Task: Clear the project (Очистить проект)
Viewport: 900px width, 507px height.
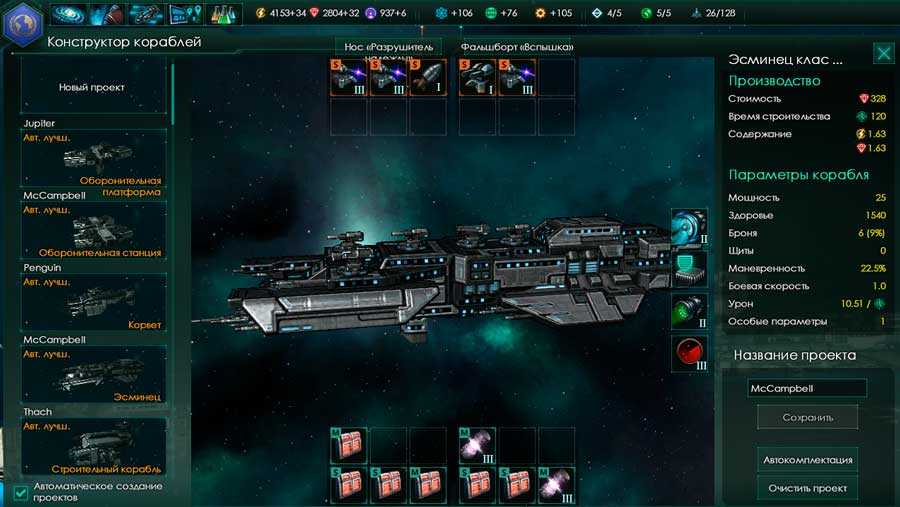Action: click(808, 488)
